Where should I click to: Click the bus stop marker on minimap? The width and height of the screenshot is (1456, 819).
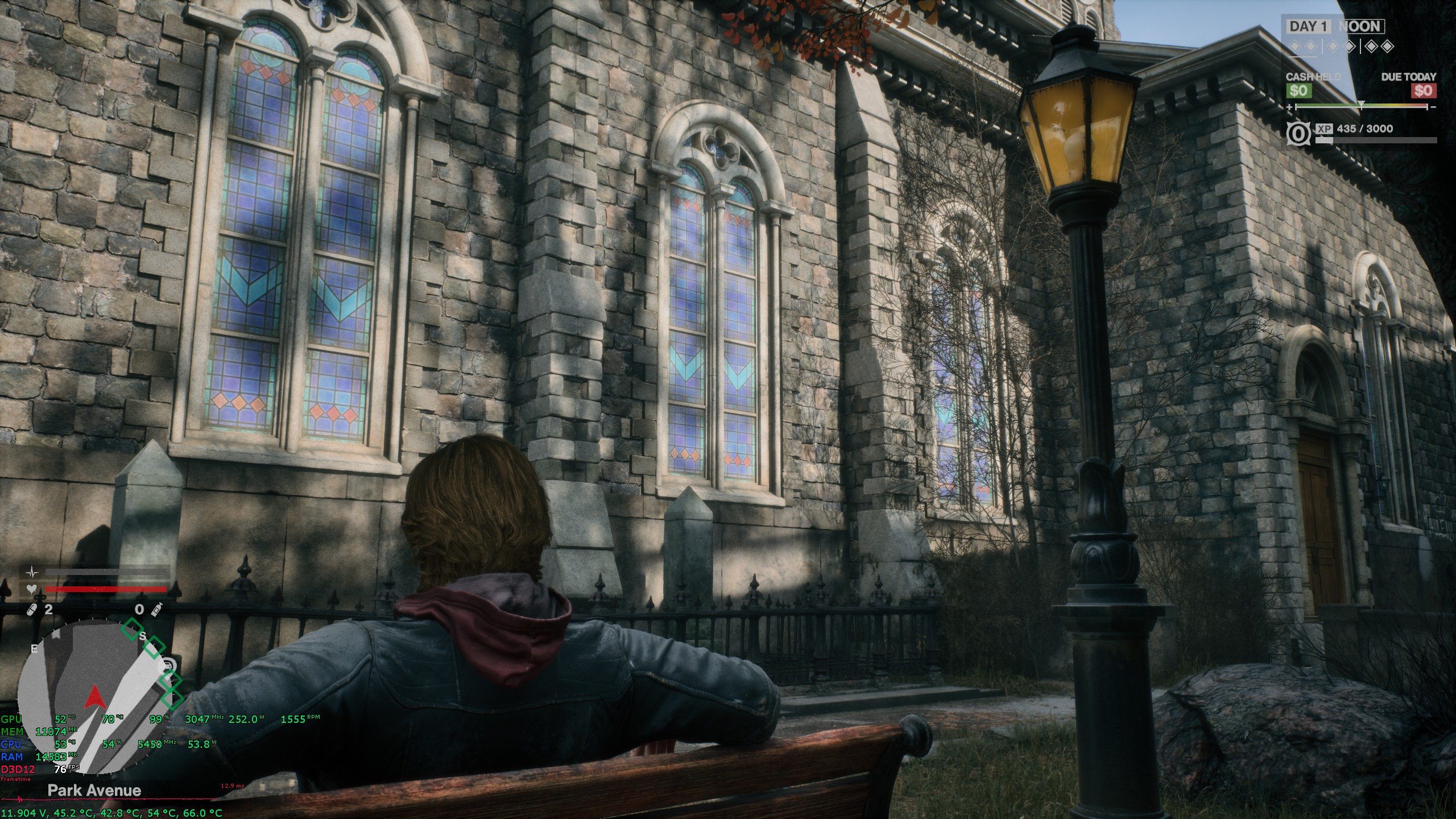[x=169, y=664]
